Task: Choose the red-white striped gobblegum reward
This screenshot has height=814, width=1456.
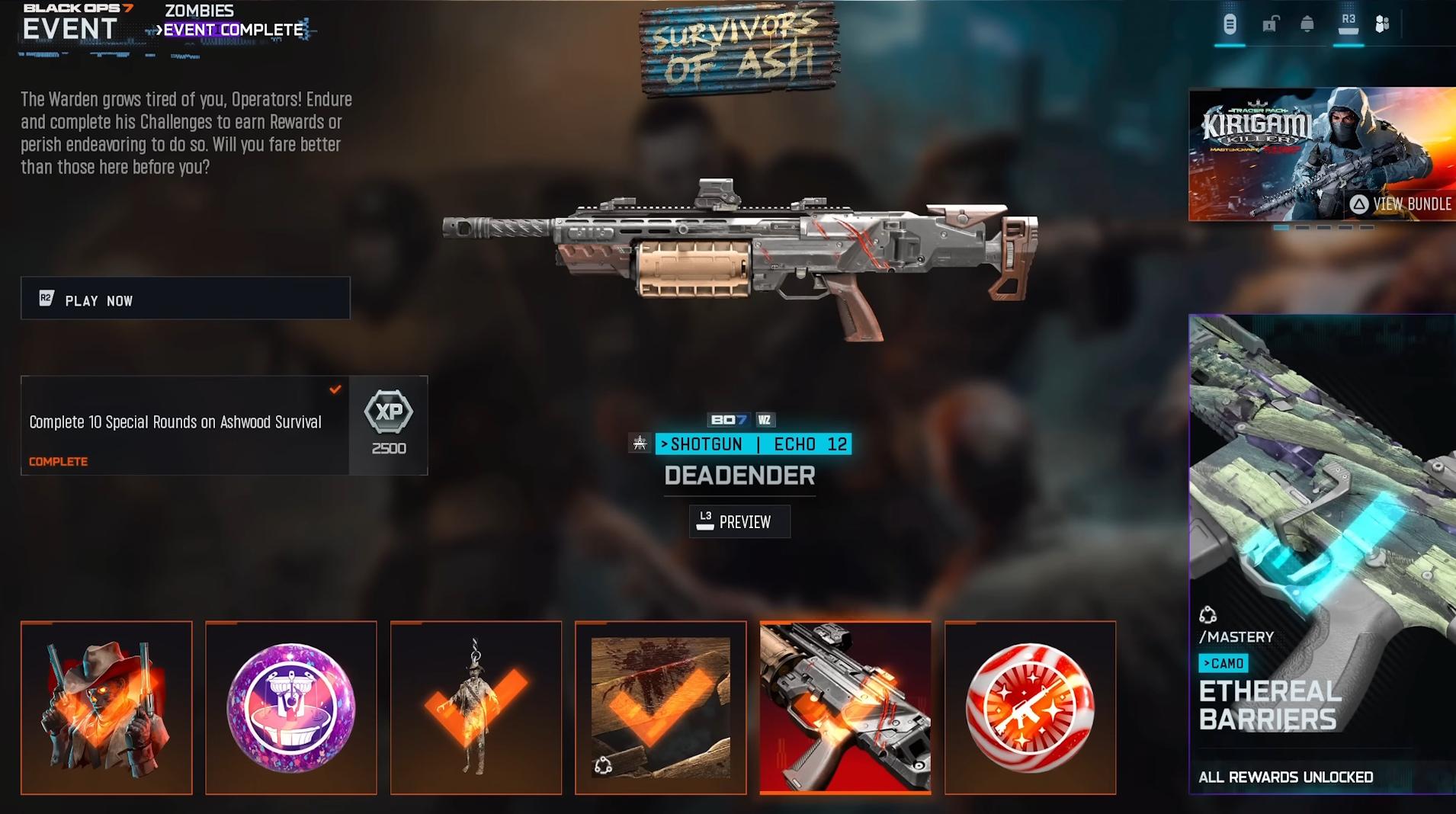Action: pyautogui.click(x=1030, y=708)
